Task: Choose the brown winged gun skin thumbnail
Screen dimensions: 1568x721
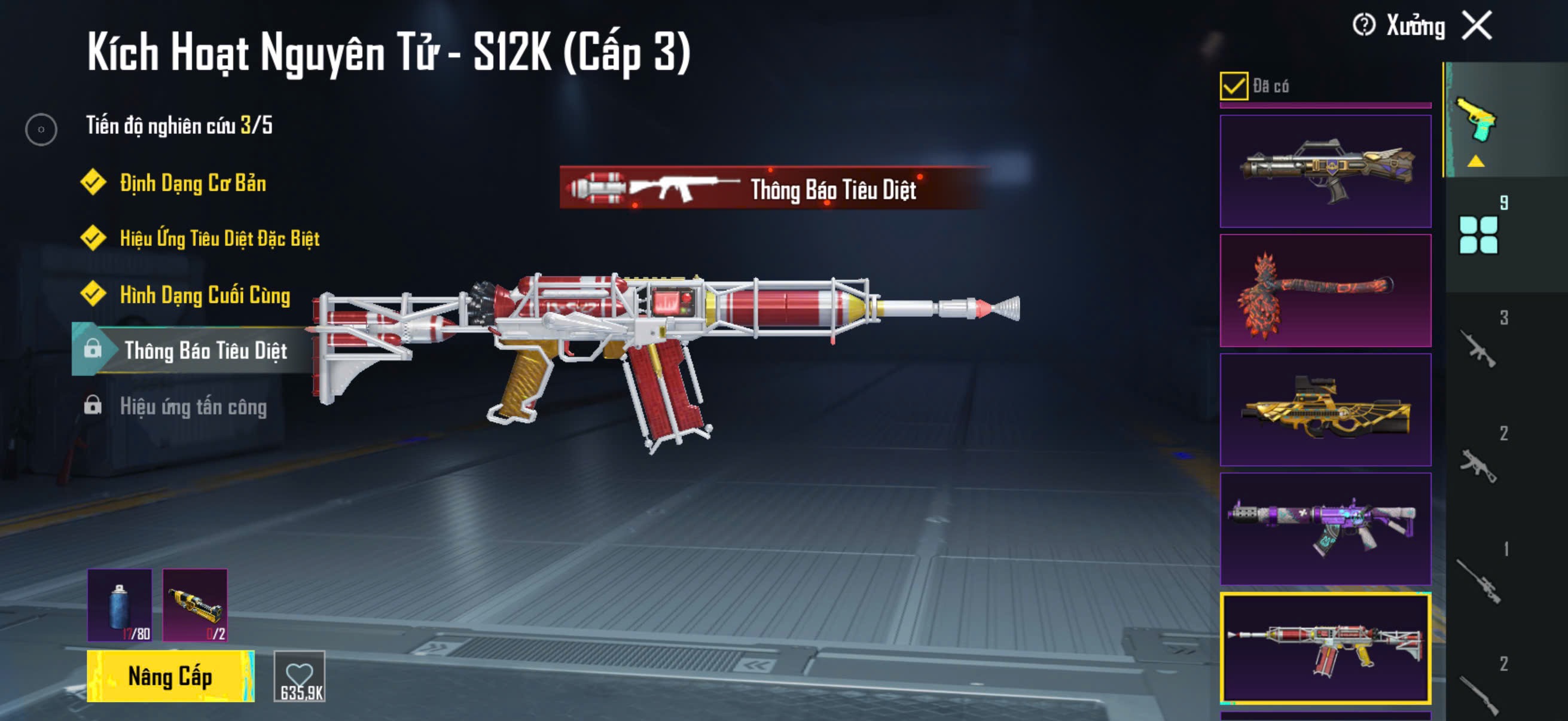Action: (1325, 171)
